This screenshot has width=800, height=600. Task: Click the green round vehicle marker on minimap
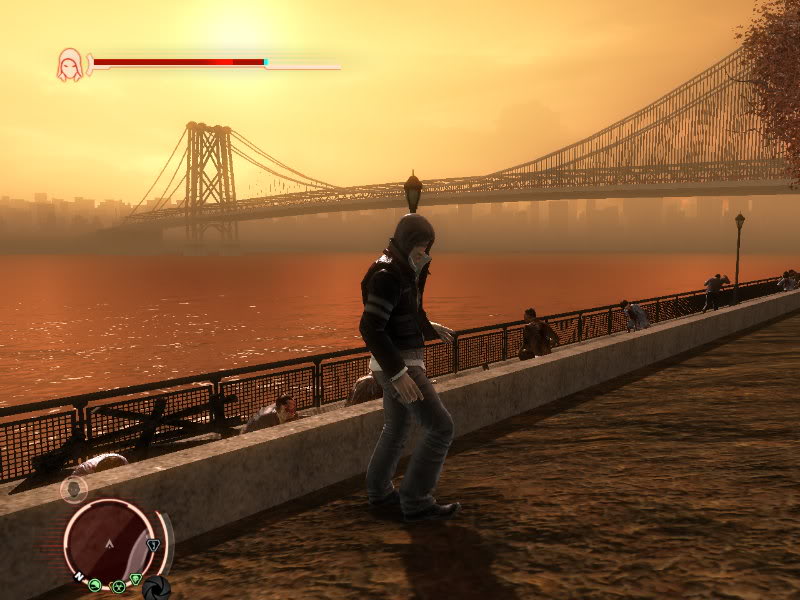click(x=95, y=585)
